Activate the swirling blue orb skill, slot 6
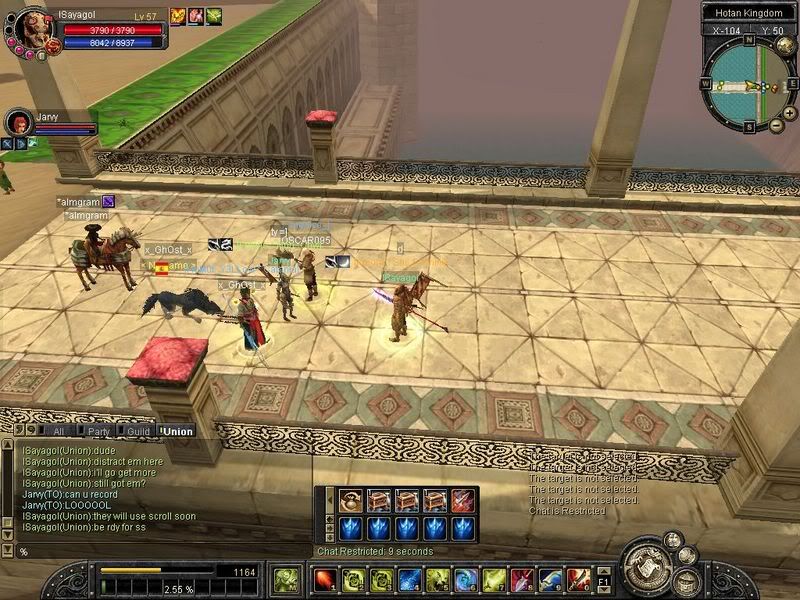The height and width of the screenshot is (600, 800). pos(466,579)
